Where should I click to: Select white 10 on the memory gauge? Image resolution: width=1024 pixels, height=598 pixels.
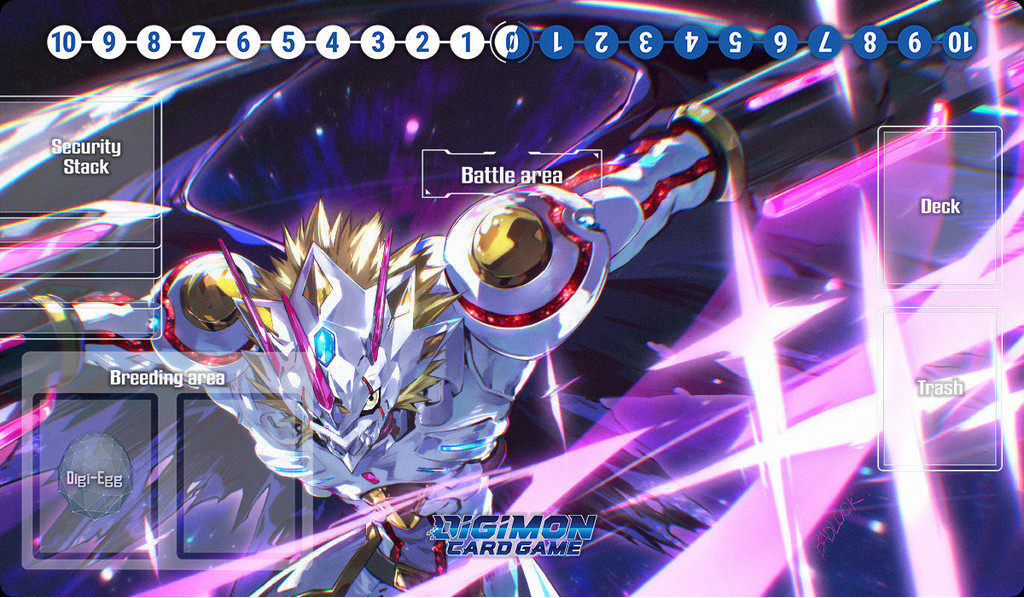click(63, 43)
